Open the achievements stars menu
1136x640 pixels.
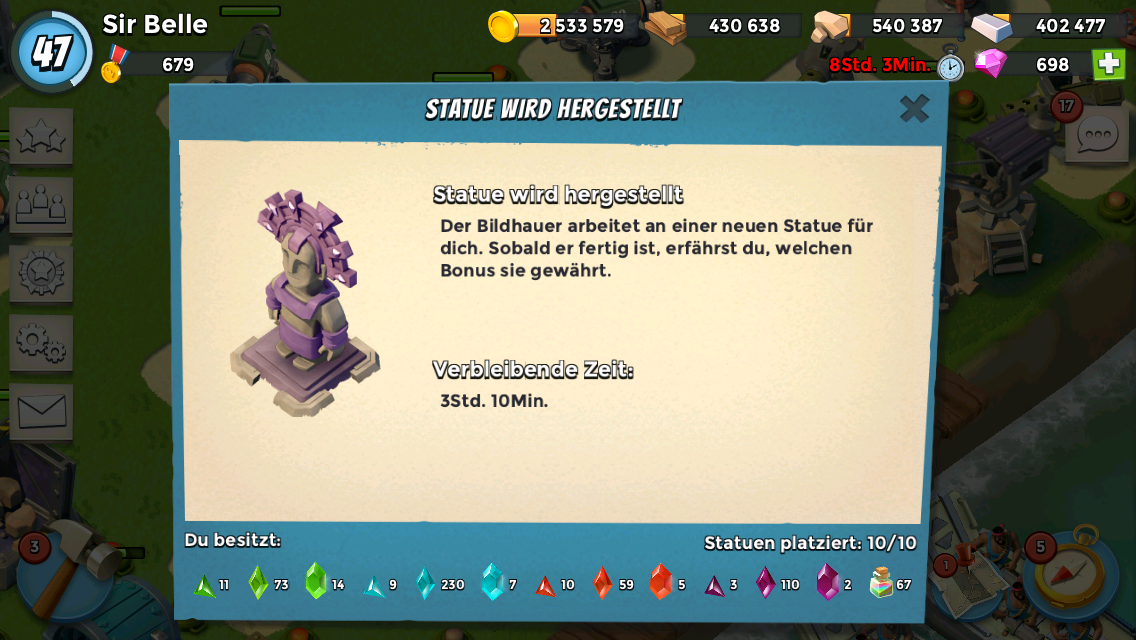pos(41,137)
